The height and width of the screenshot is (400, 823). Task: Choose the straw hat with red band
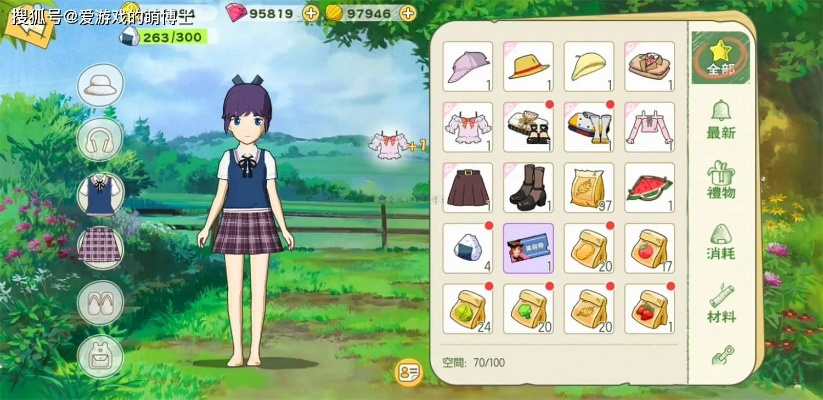tap(528, 66)
